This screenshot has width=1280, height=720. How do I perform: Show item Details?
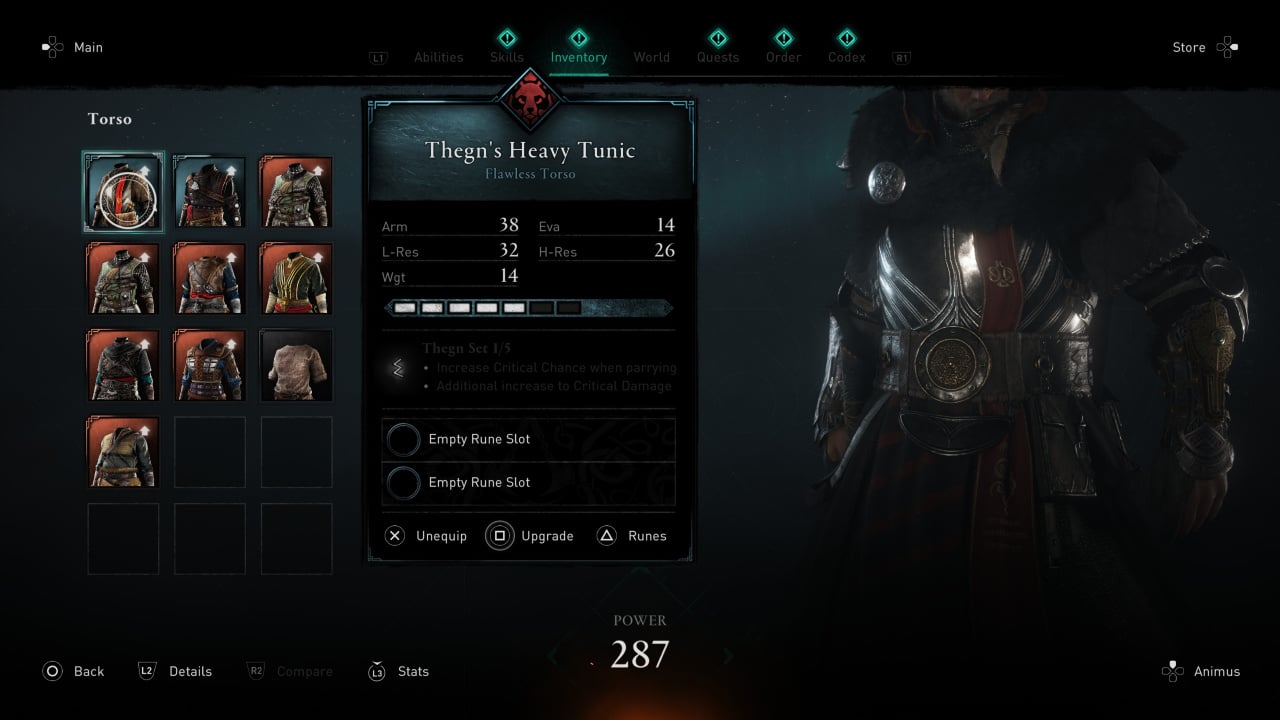(175, 671)
